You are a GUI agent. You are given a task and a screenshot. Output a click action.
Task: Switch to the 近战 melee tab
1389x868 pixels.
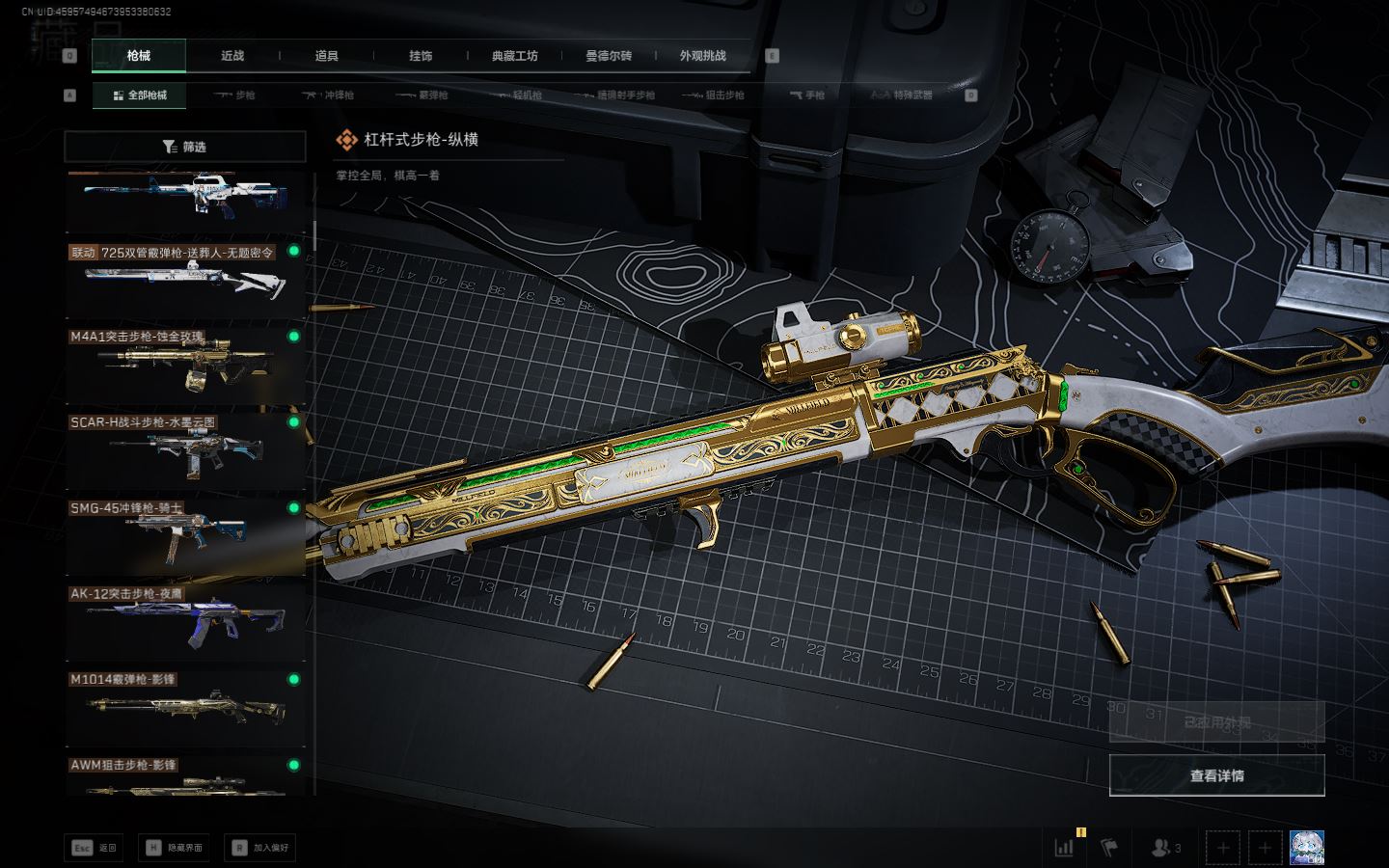(x=232, y=56)
